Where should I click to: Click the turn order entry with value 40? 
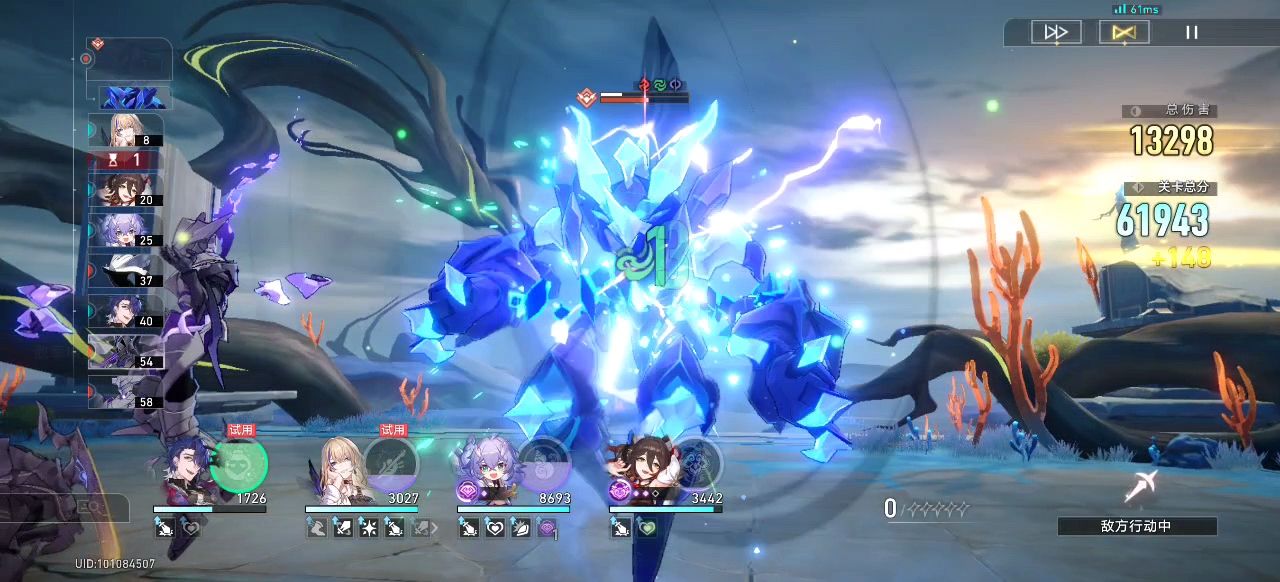pyautogui.click(x=126, y=311)
